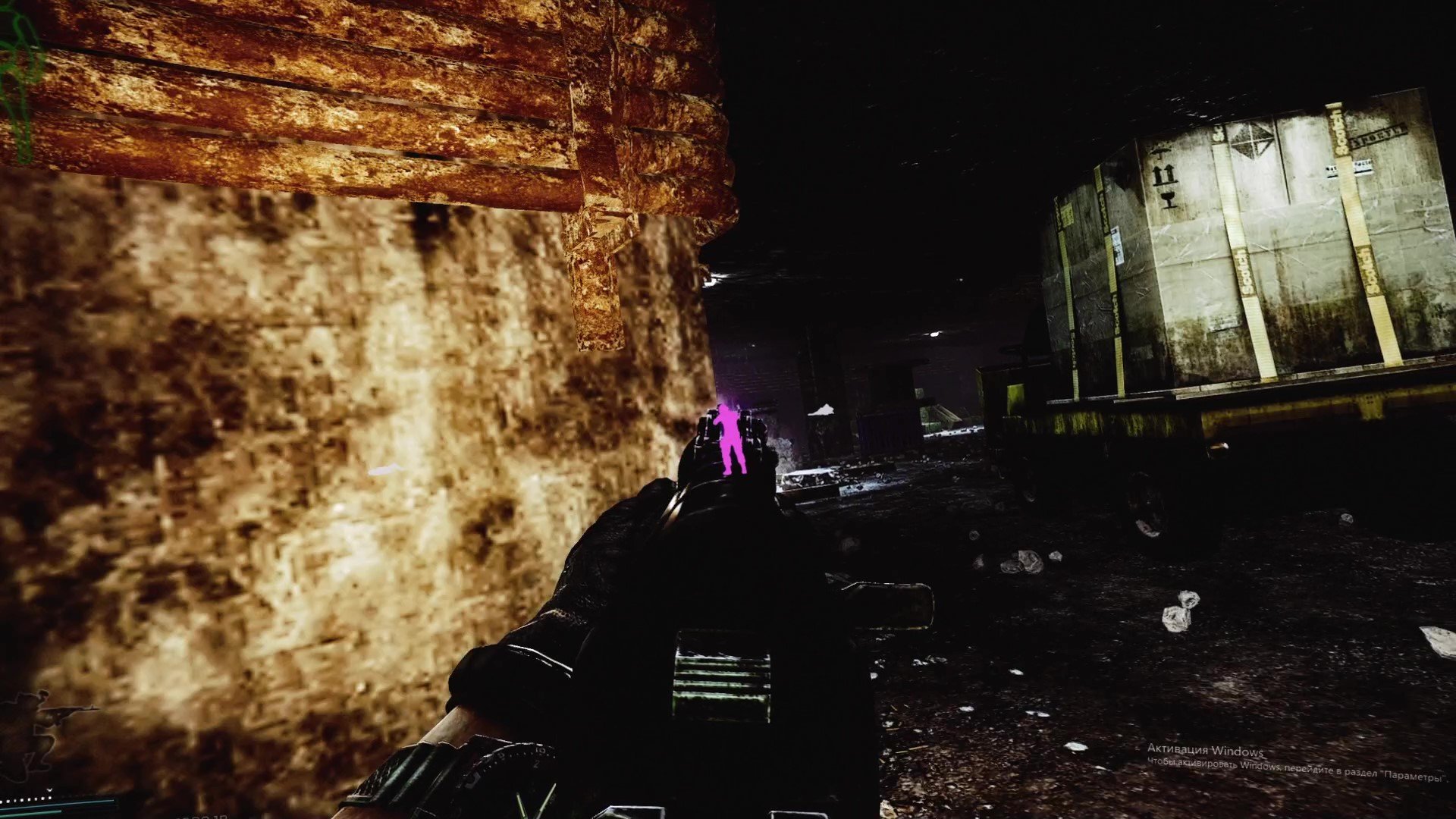Click the chevron marker above the stamina dots
This screenshot has width=1456, height=819.
click(x=49, y=790)
